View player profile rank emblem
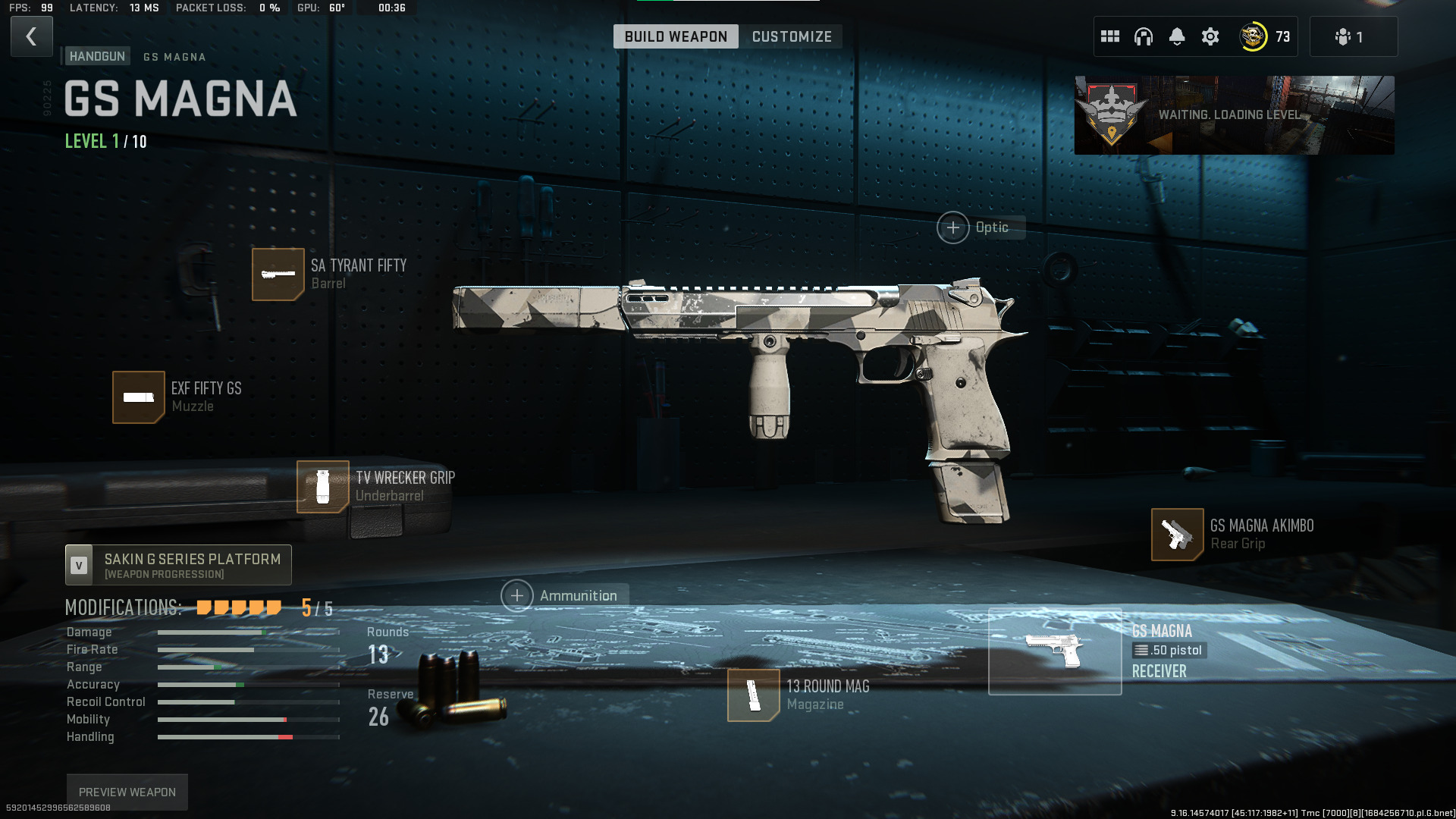The height and width of the screenshot is (819, 1456). 1253,36
